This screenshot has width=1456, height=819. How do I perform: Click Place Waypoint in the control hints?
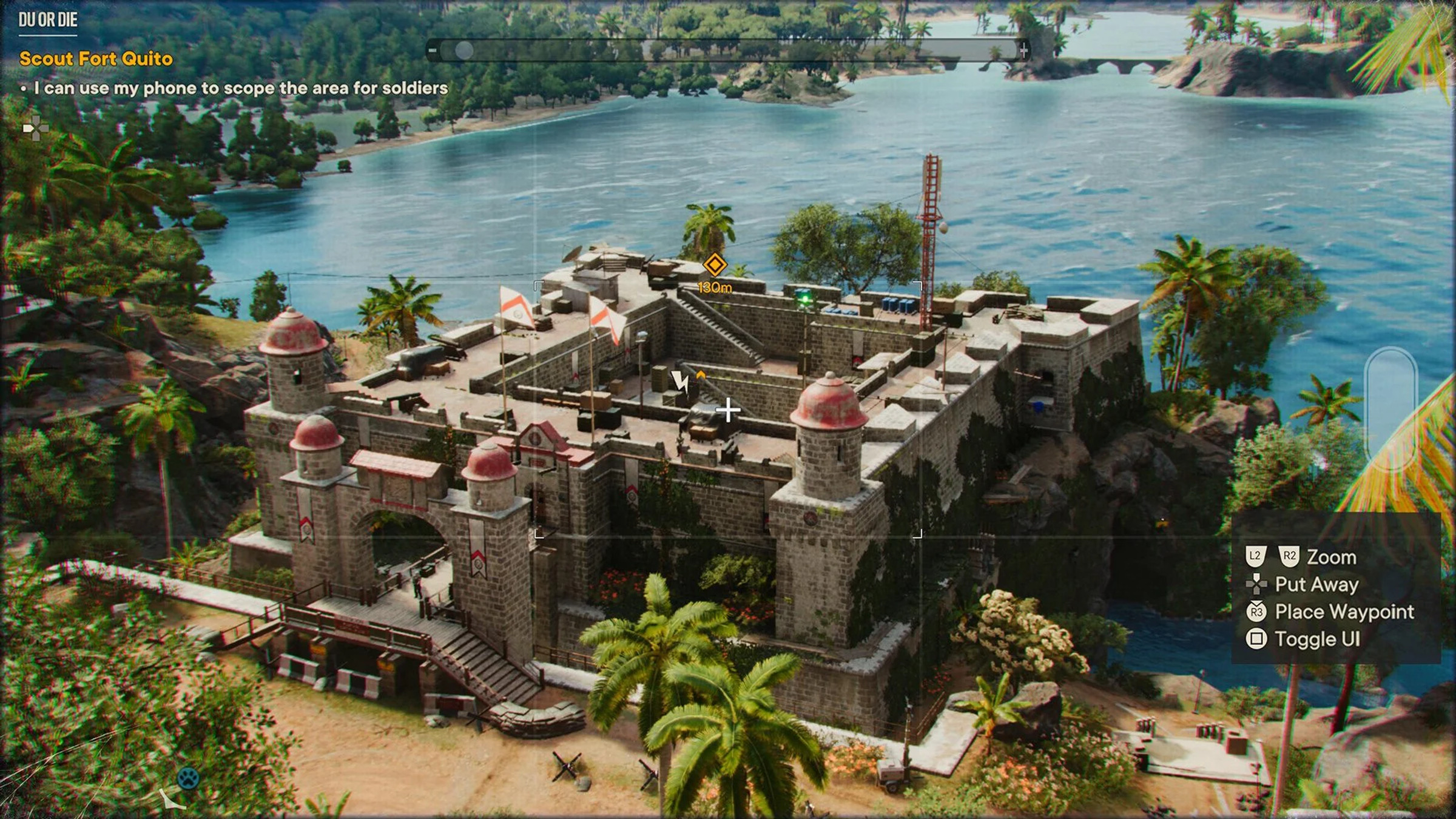pyautogui.click(x=1344, y=613)
